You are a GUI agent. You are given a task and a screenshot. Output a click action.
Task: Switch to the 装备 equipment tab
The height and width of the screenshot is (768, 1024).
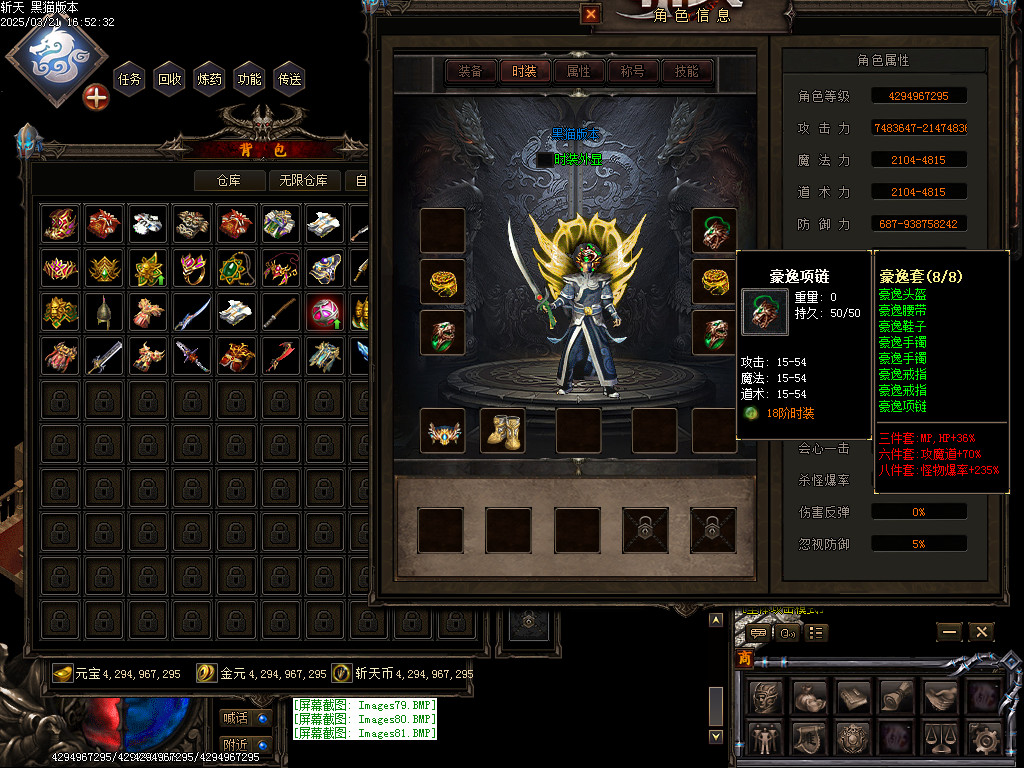(x=470, y=71)
